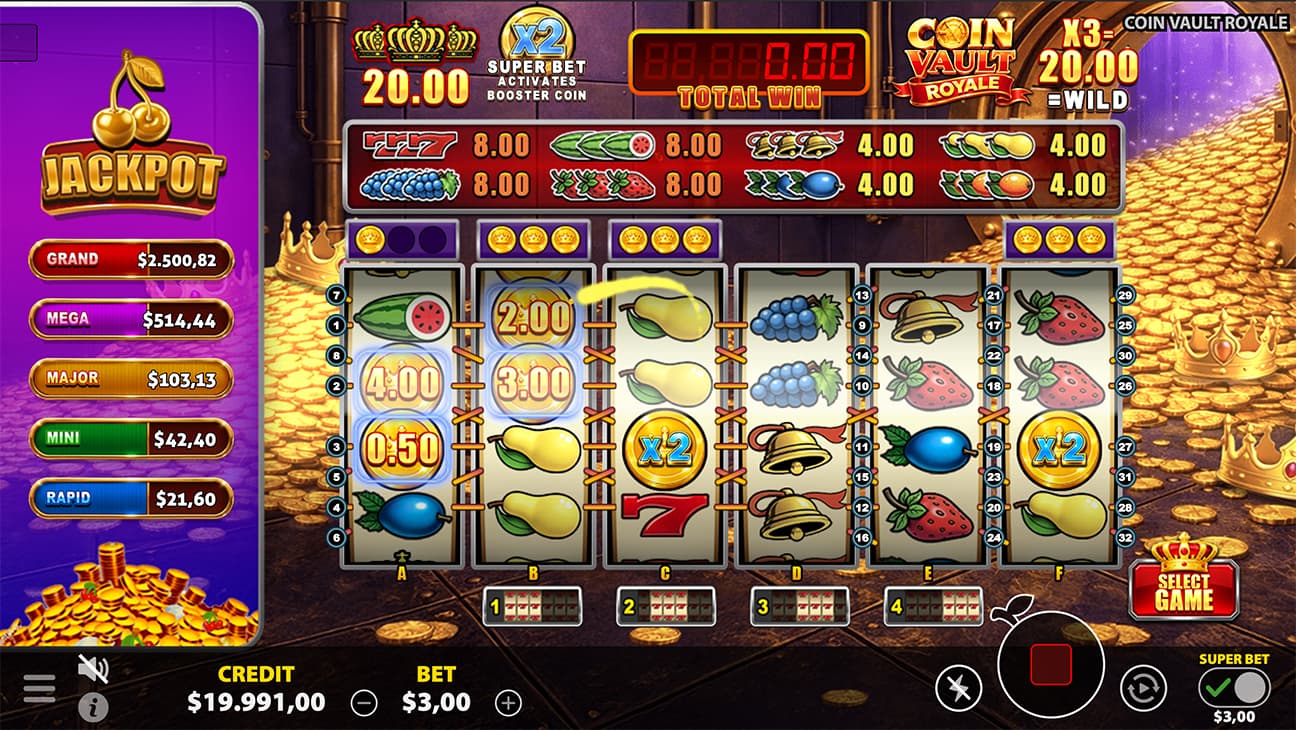The image size is (1296, 730).
Task: Click the coin collection meter above reel B
Action: (x=533, y=238)
